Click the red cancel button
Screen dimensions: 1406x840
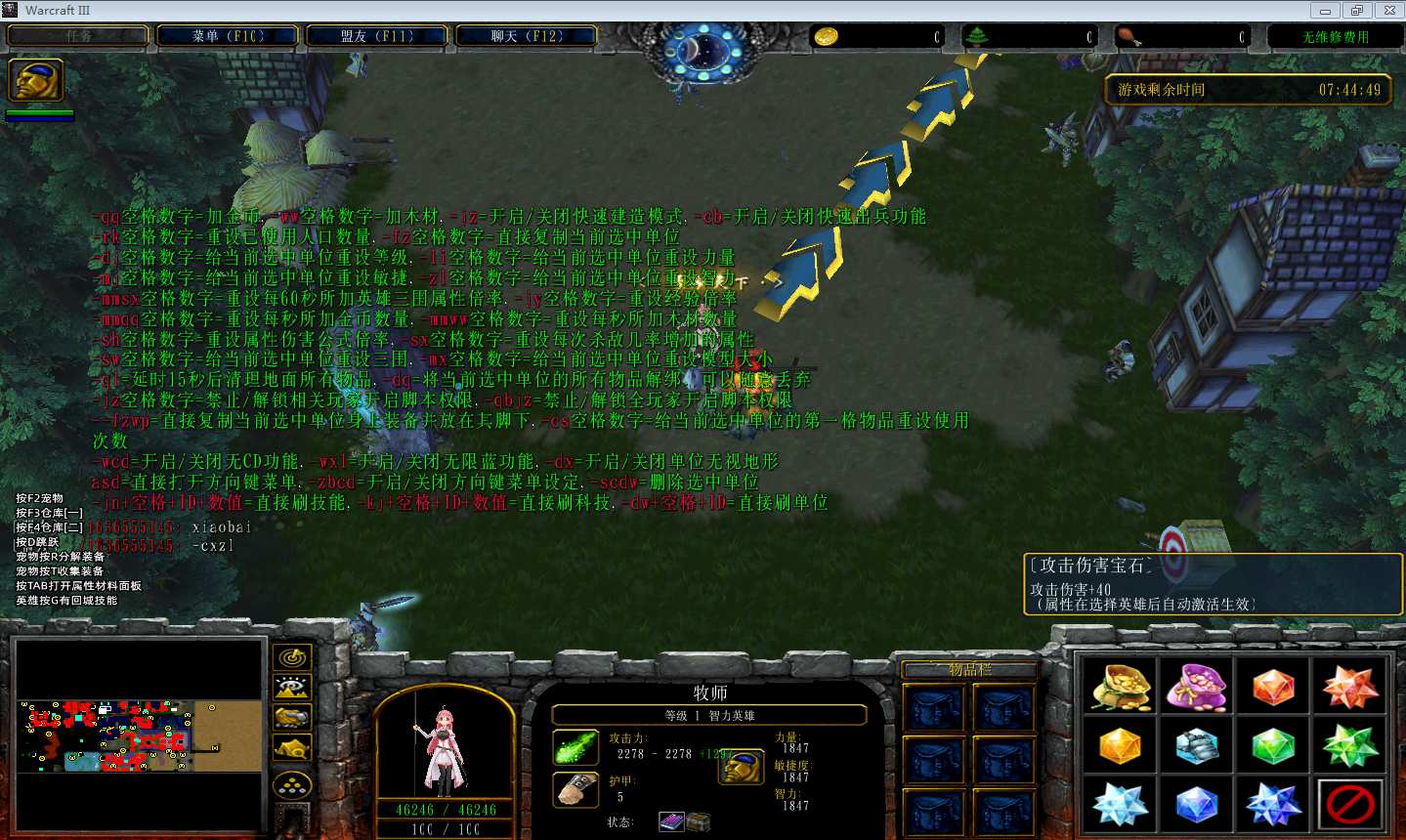(x=1350, y=806)
